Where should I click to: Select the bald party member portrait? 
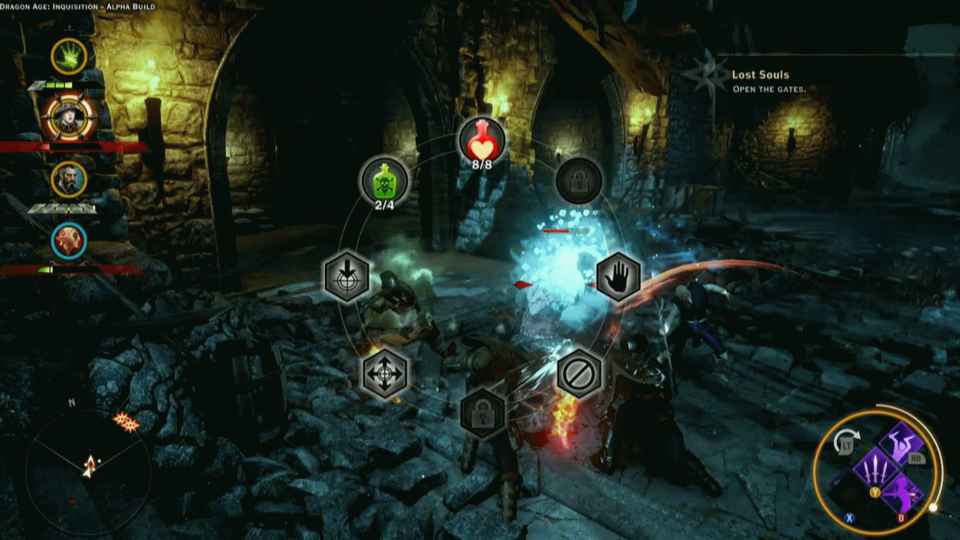pos(69,241)
